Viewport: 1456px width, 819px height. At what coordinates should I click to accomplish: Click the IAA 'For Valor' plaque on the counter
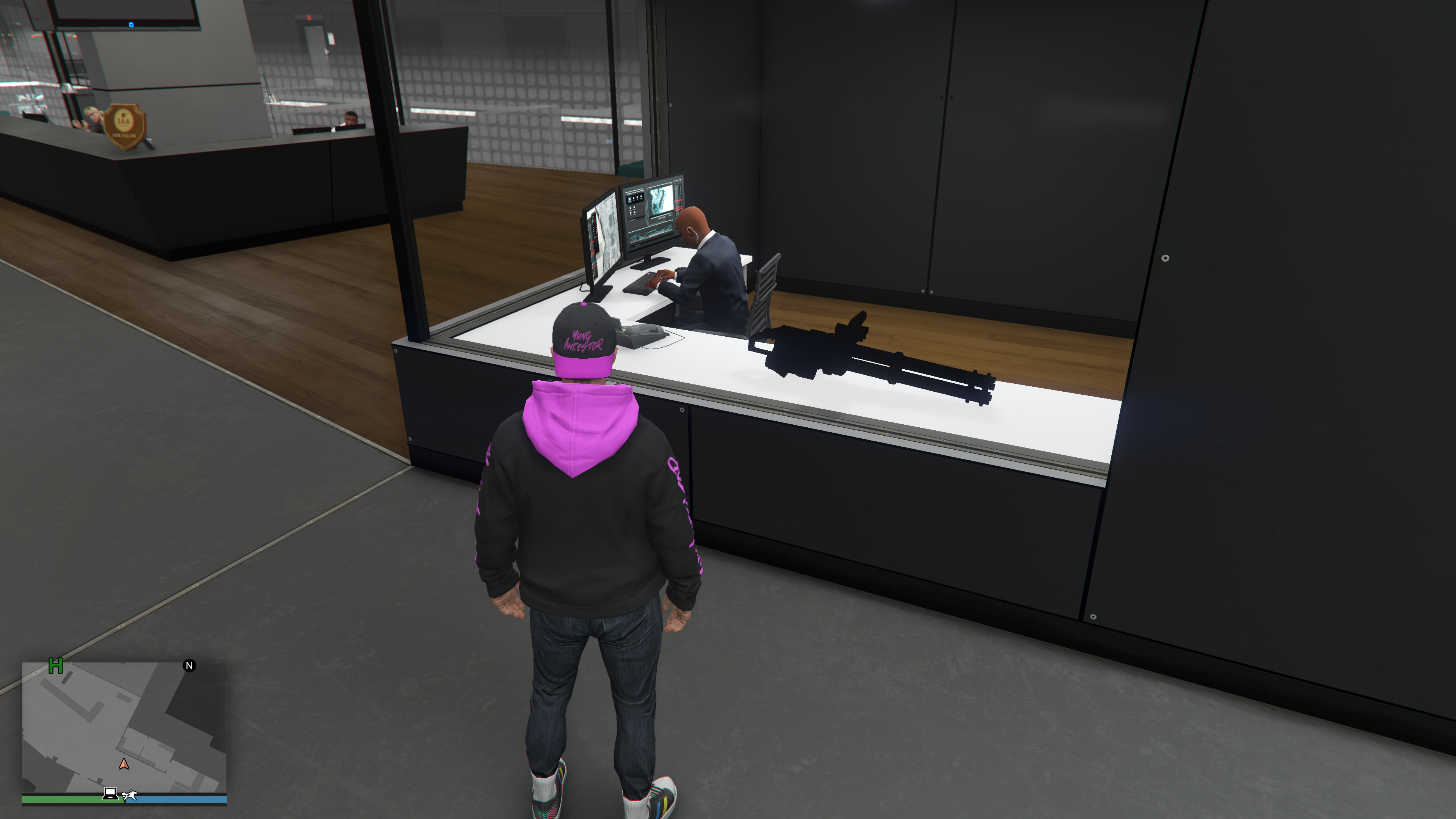coord(126,126)
